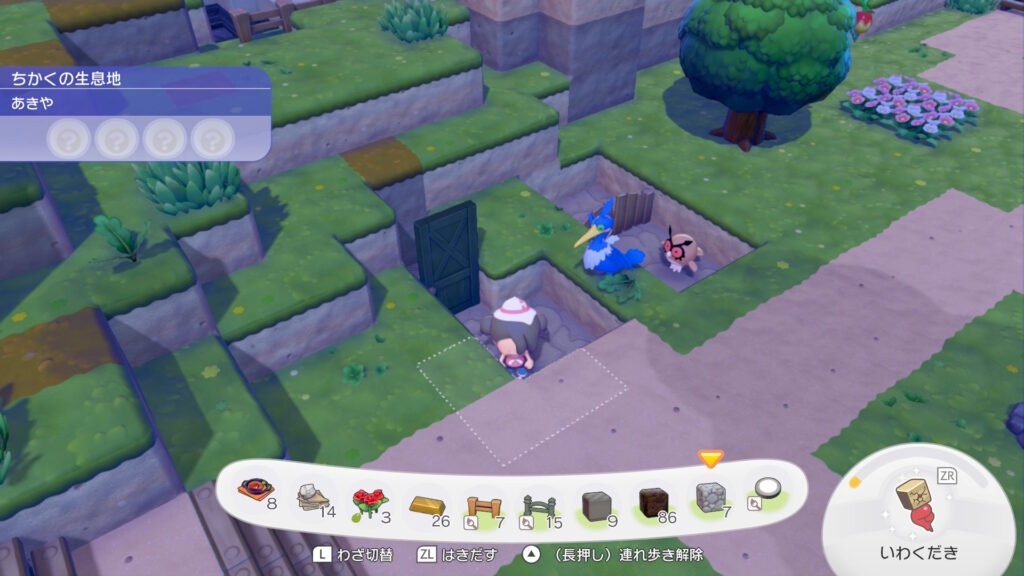Choose the iron fence slot with 15
The width and height of the screenshot is (1024, 576).
(540, 500)
